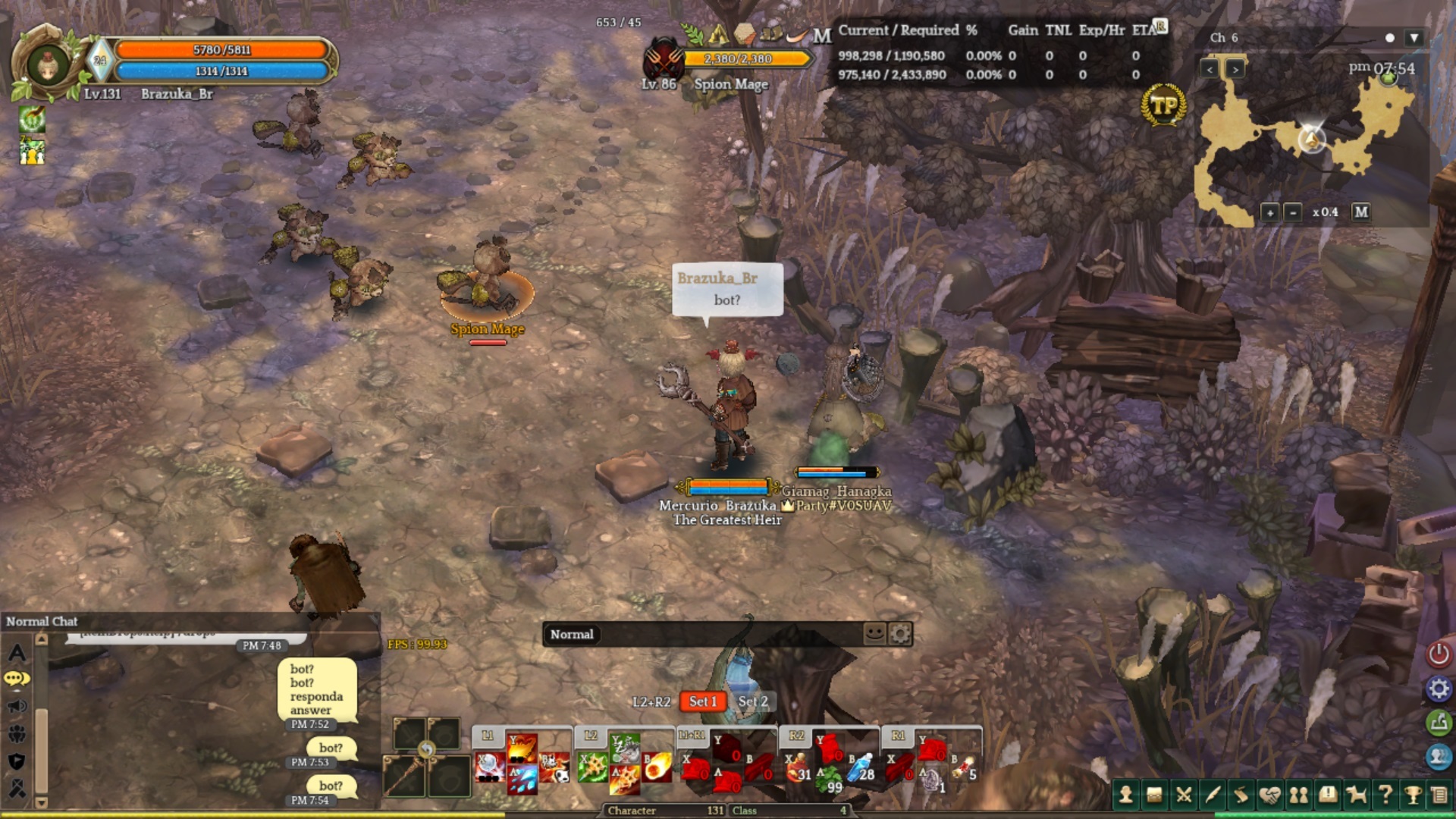Open the character info menu icon

click(x=1126, y=794)
